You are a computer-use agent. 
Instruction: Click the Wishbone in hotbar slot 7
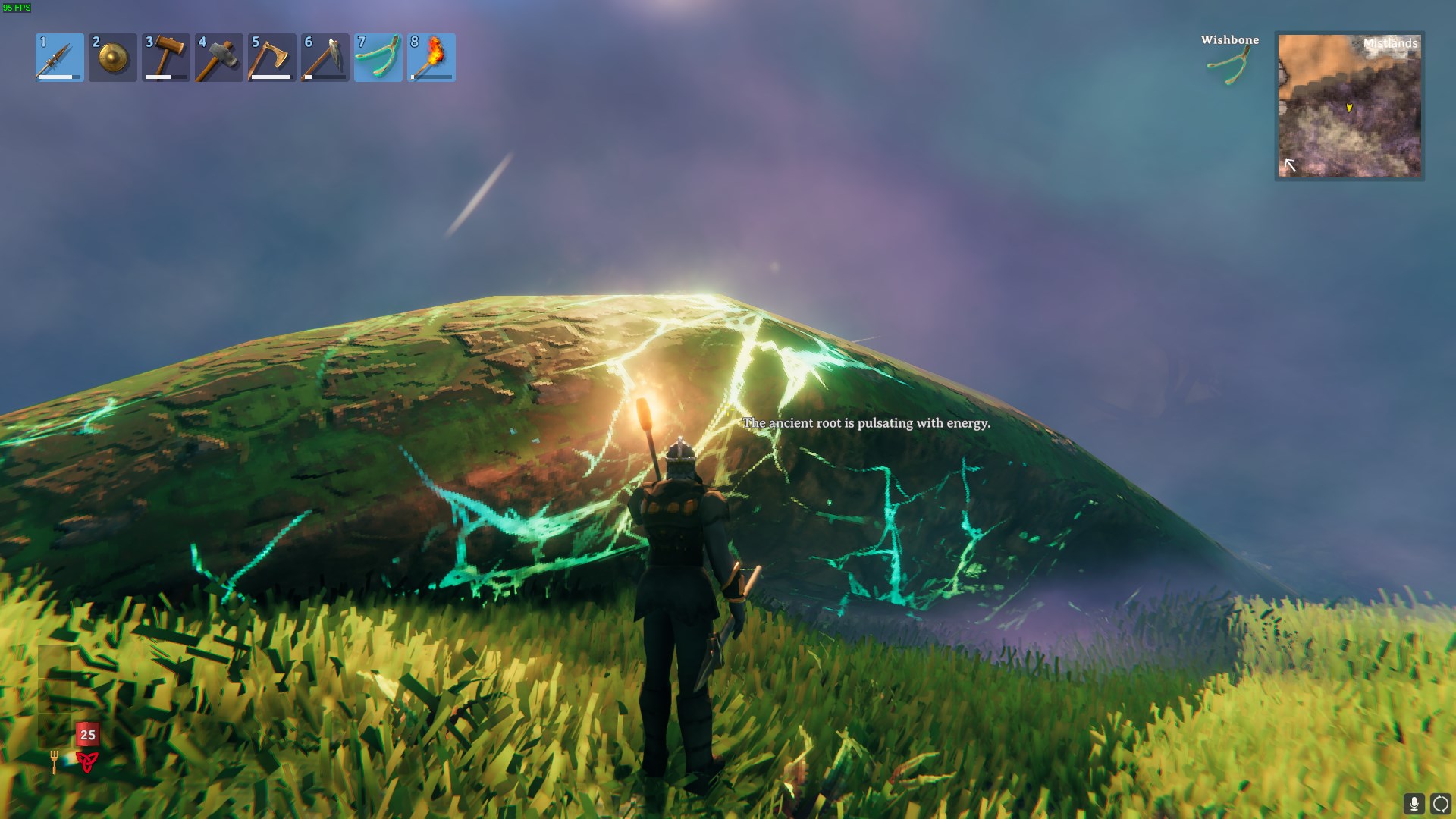(378, 58)
